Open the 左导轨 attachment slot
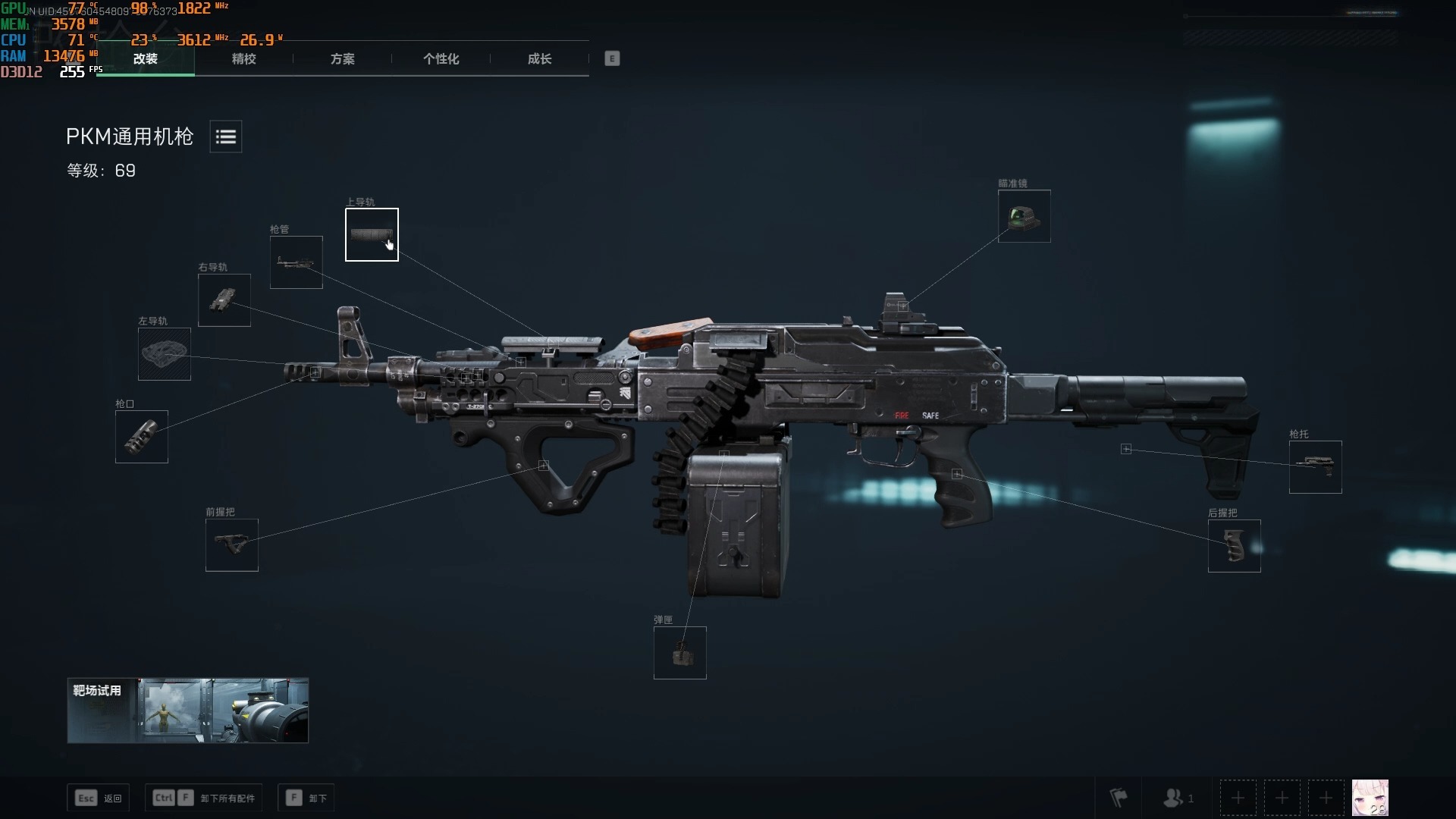This screenshot has height=819, width=1456. click(165, 354)
